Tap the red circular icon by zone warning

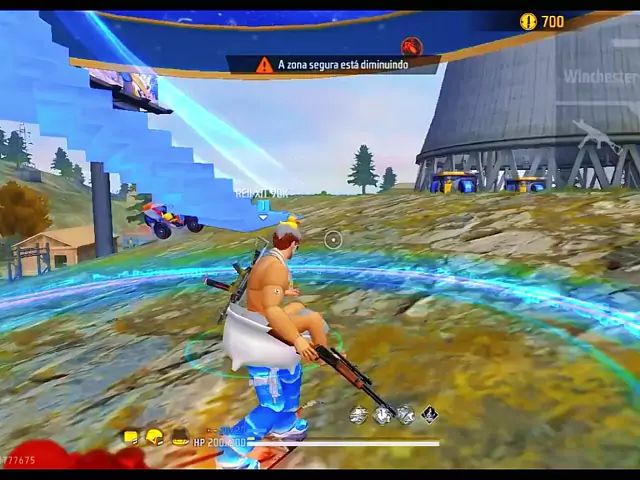point(411,46)
